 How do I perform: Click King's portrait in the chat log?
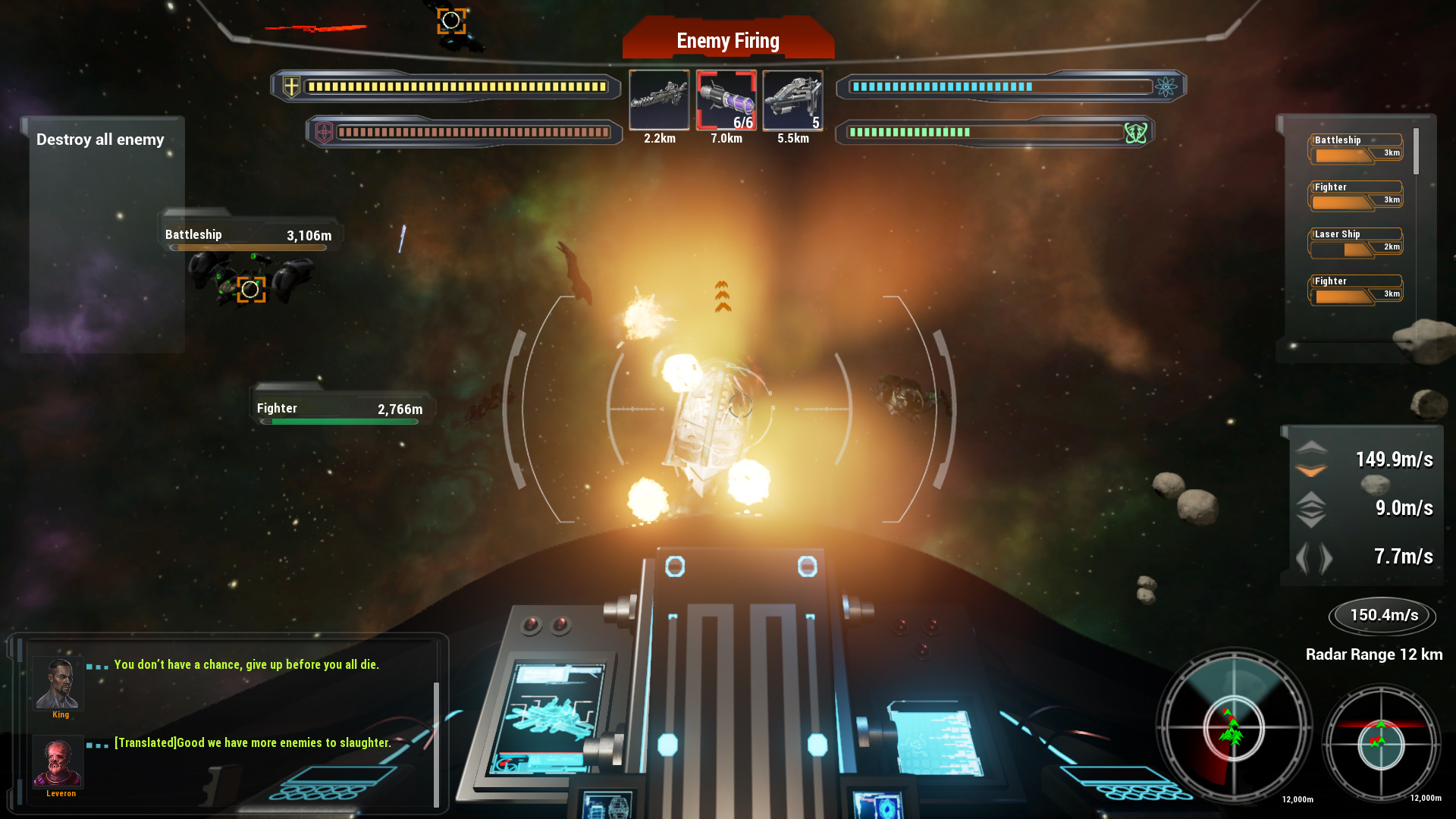pos(59,683)
